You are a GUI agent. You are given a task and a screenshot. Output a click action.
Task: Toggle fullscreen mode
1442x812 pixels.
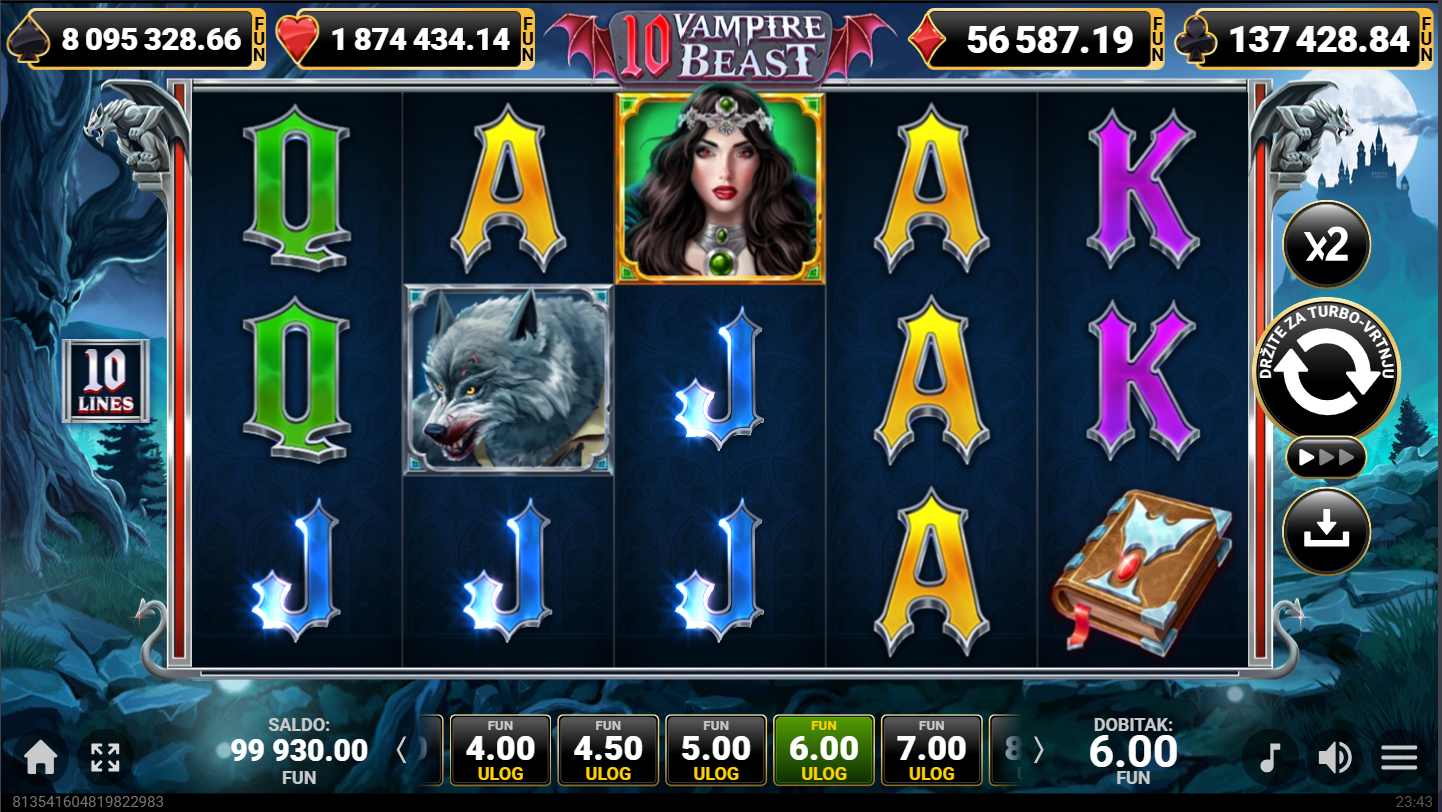[x=105, y=758]
